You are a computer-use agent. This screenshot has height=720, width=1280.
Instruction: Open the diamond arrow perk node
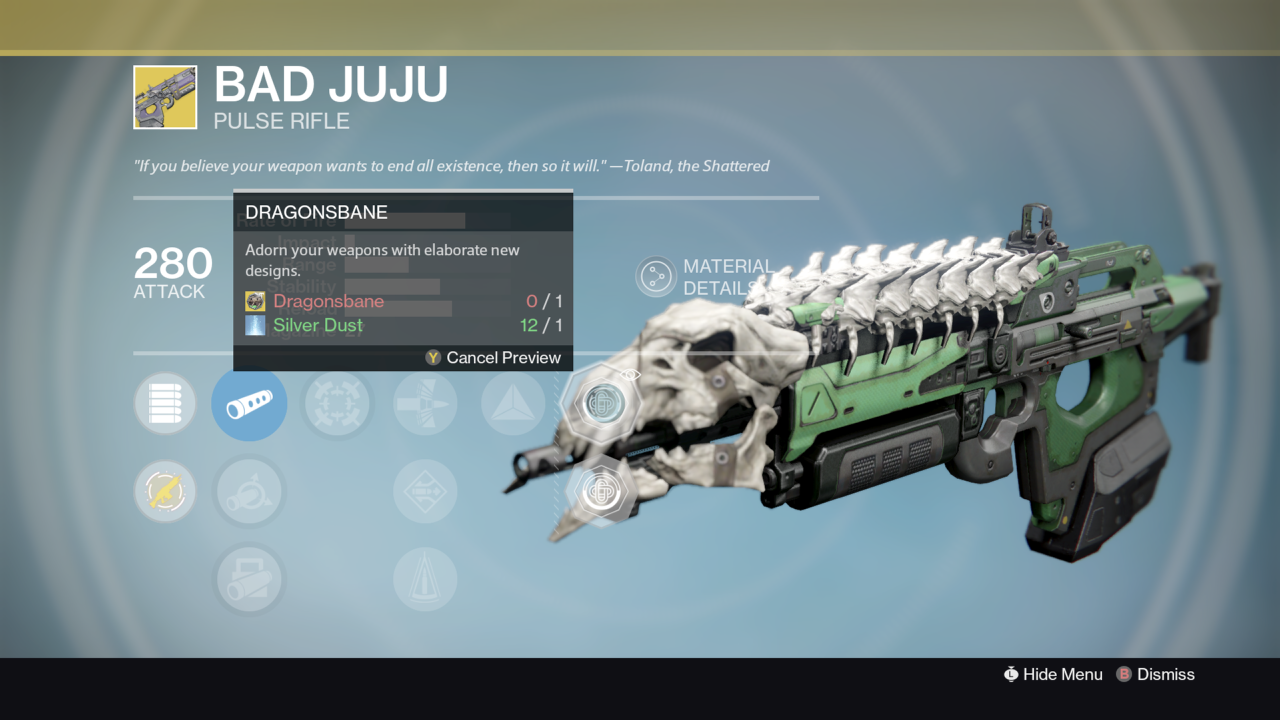coord(425,491)
